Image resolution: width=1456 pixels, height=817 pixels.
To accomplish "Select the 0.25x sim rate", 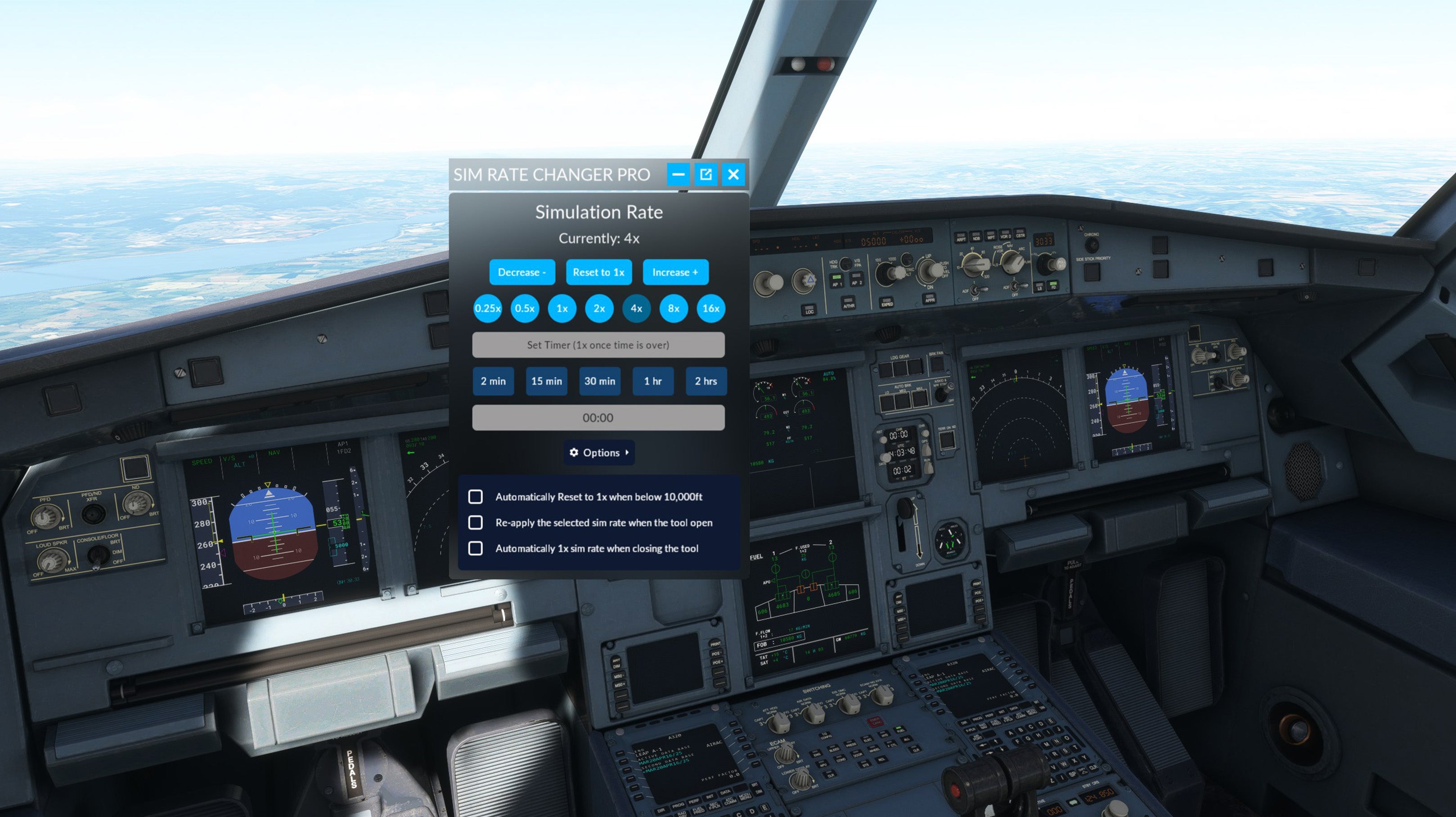I will coord(487,309).
